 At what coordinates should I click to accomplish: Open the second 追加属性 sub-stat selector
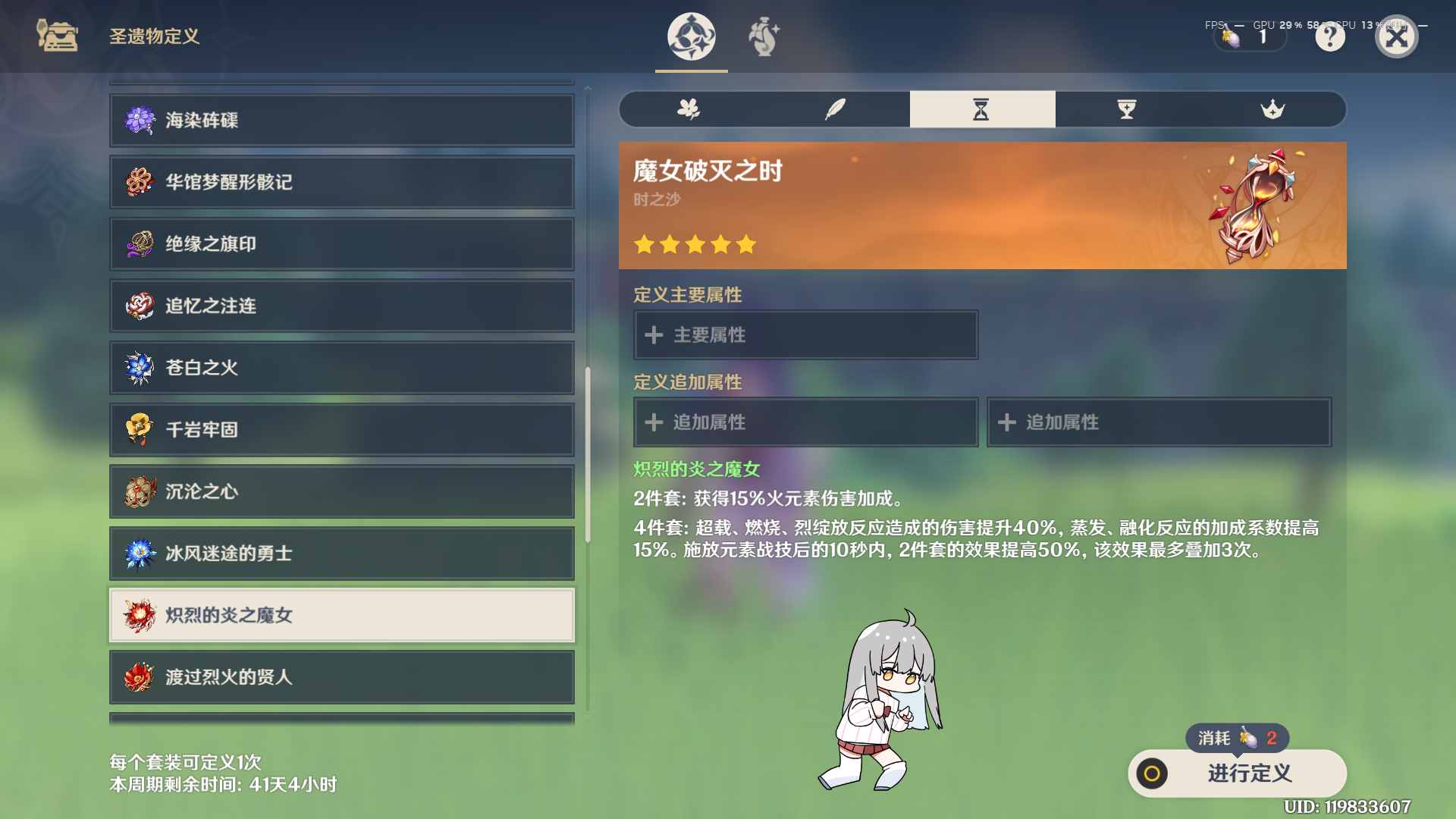point(1159,422)
